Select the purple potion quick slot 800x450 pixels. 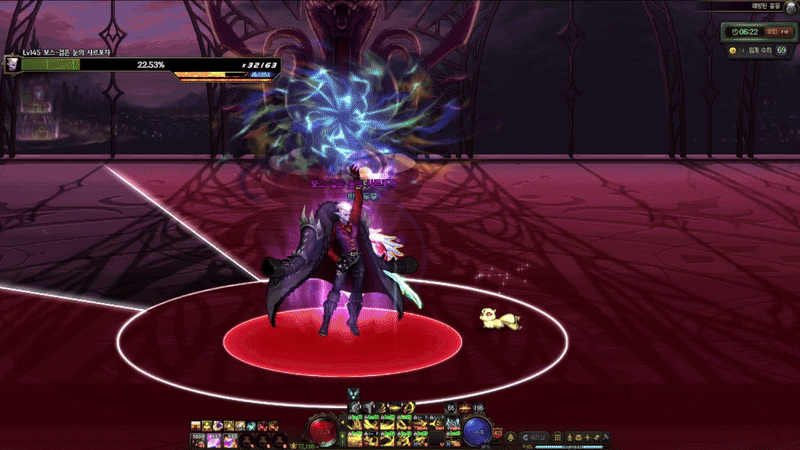pyautogui.click(x=213, y=440)
